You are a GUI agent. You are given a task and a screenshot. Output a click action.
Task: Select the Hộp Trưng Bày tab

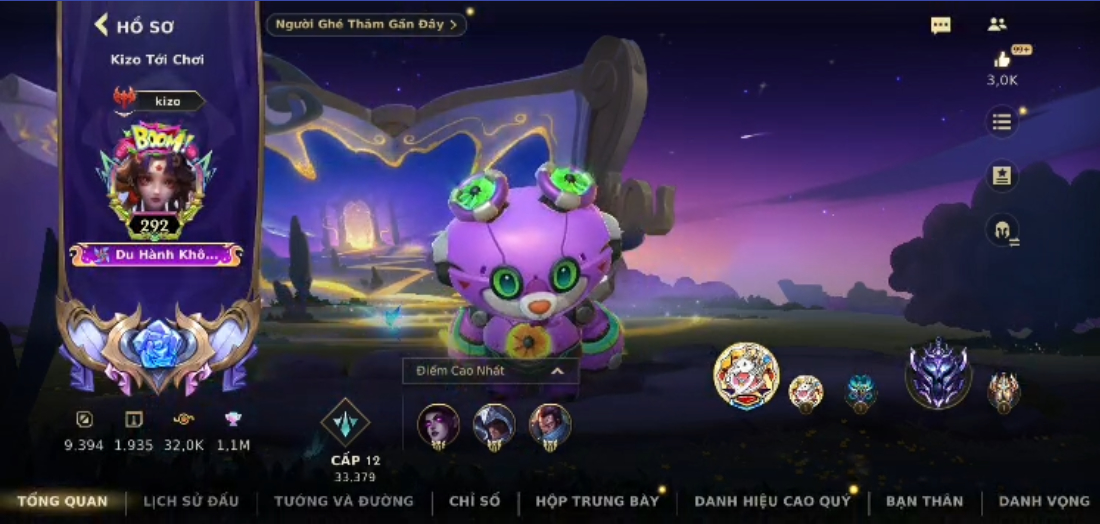coord(597,501)
